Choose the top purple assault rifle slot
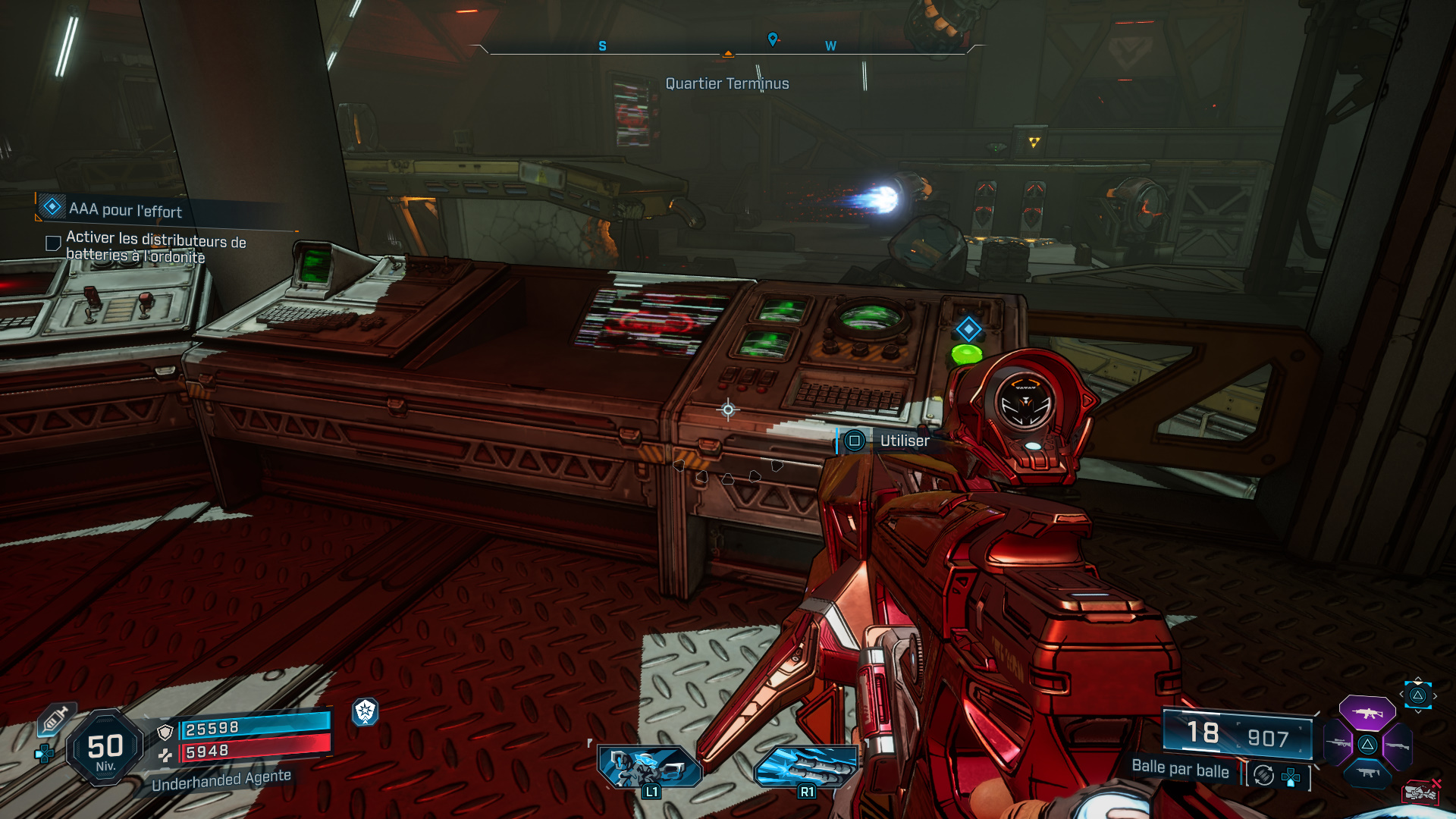Image resolution: width=1456 pixels, height=819 pixels. [1367, 713]
